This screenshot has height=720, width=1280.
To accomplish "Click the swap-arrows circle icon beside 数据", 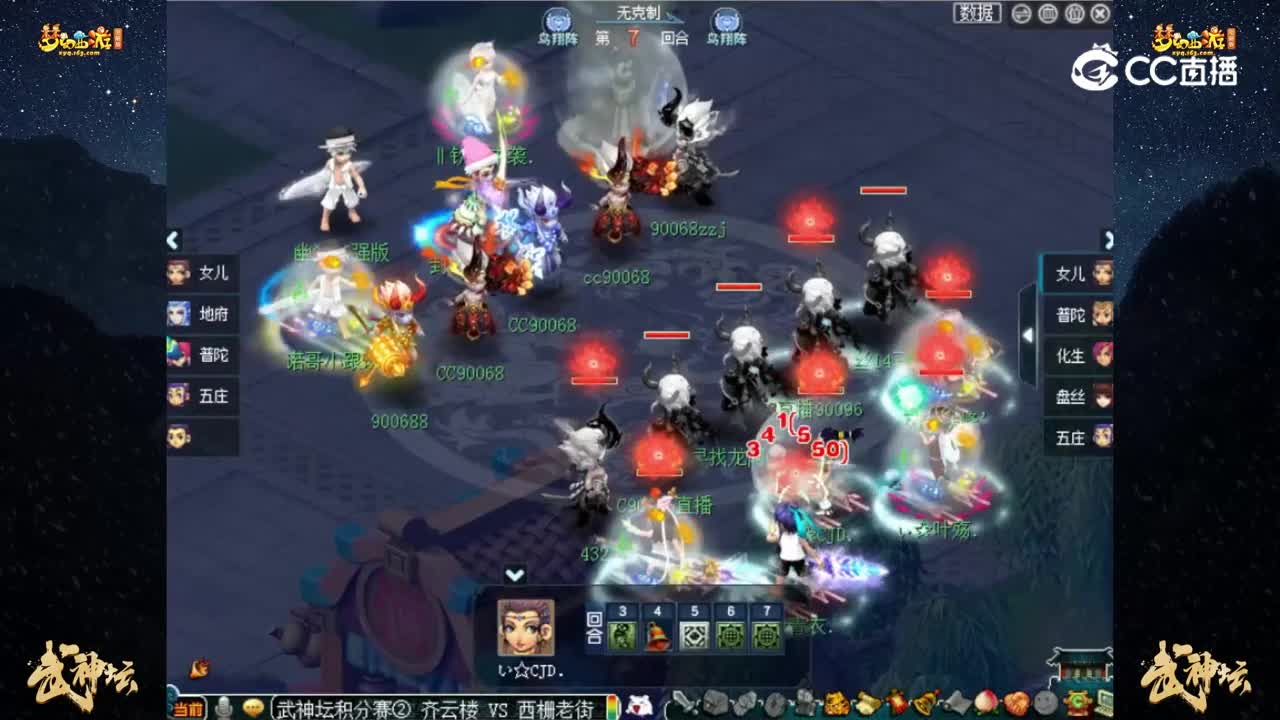I will (x=1021, y=13).
